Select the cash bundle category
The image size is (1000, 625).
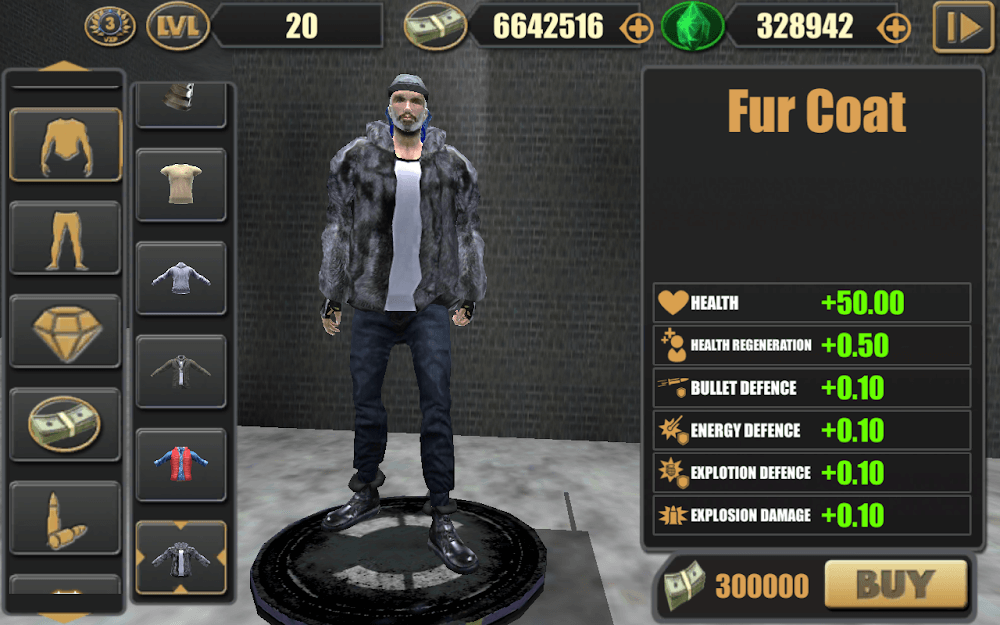tap(66, 424)
